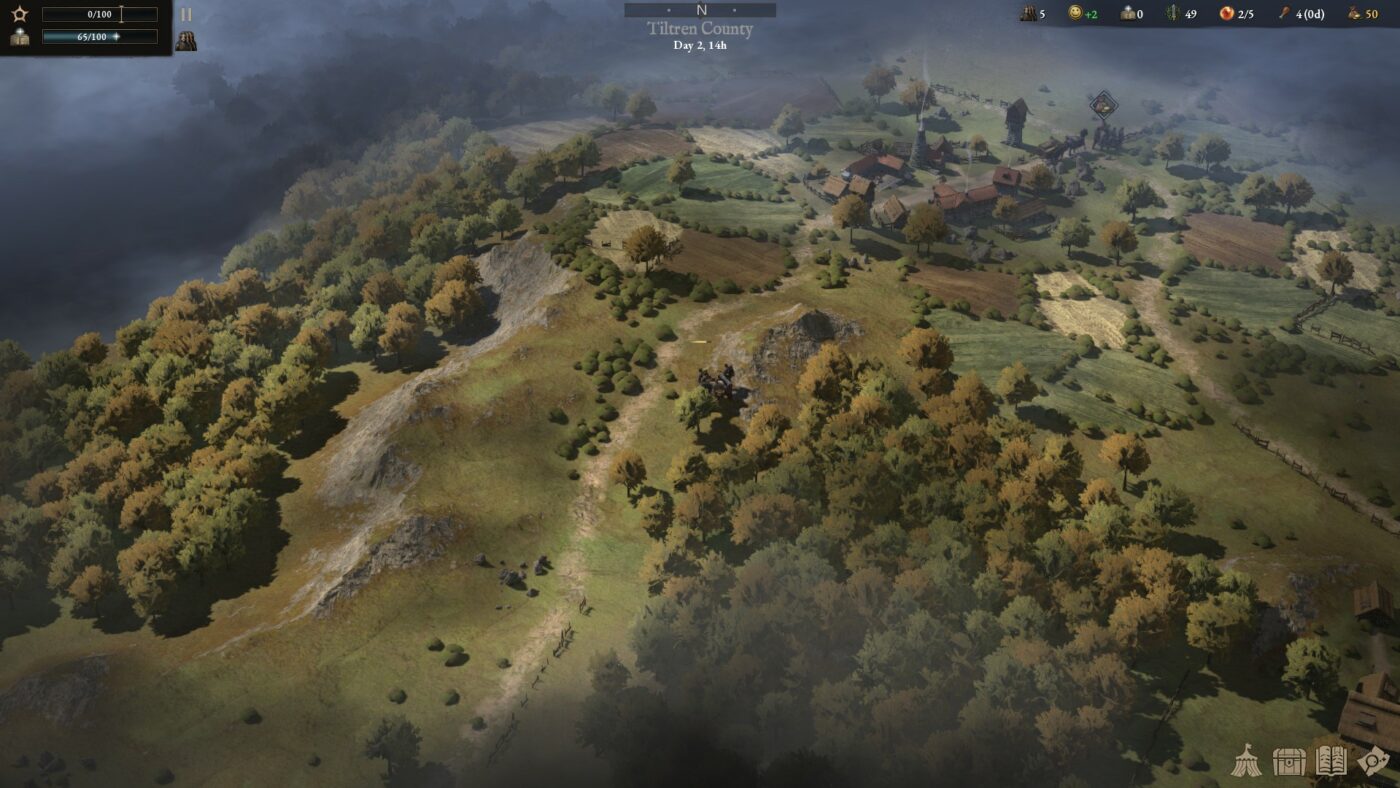Open the camp tent menu
1400x788 pixels.
(1249, 762)
